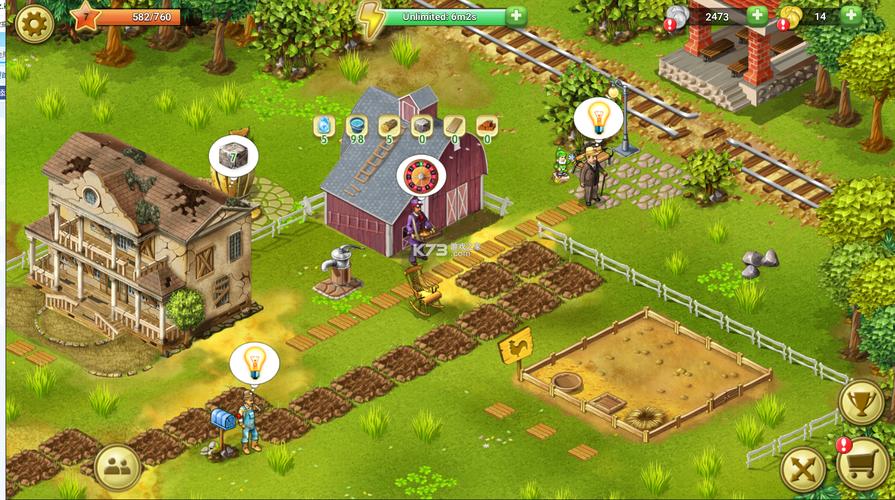Open the friends list button
The image size is (895, 500).
pyautogui.click(x=117, y=467)
